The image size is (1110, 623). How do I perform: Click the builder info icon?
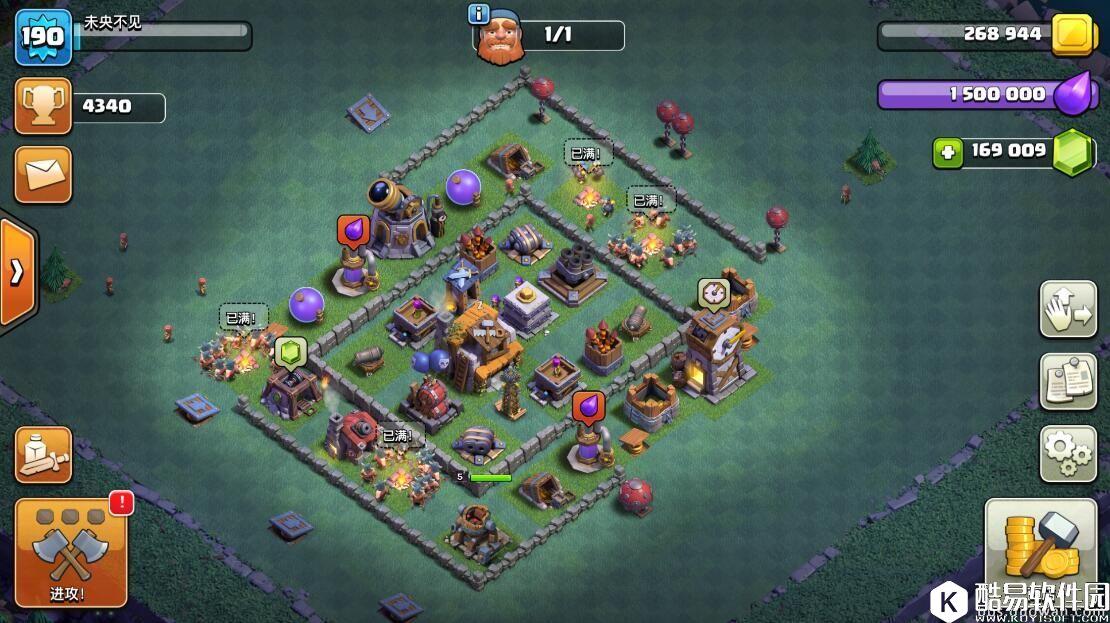click(479, 13)
